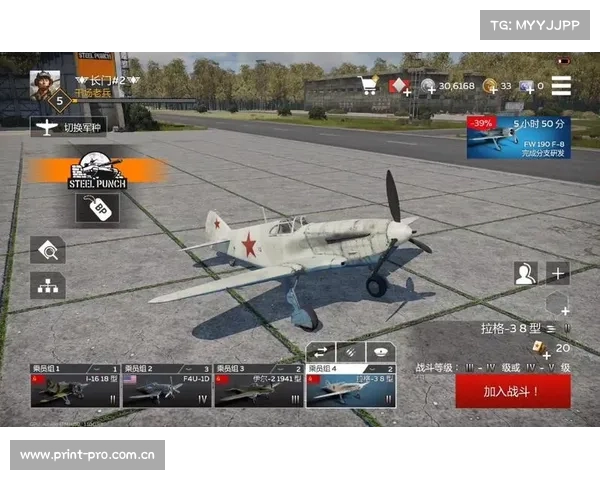600x480 pixels.
Task: Open the magnifier inspect vehicle icon
Action: click(47, 249)
